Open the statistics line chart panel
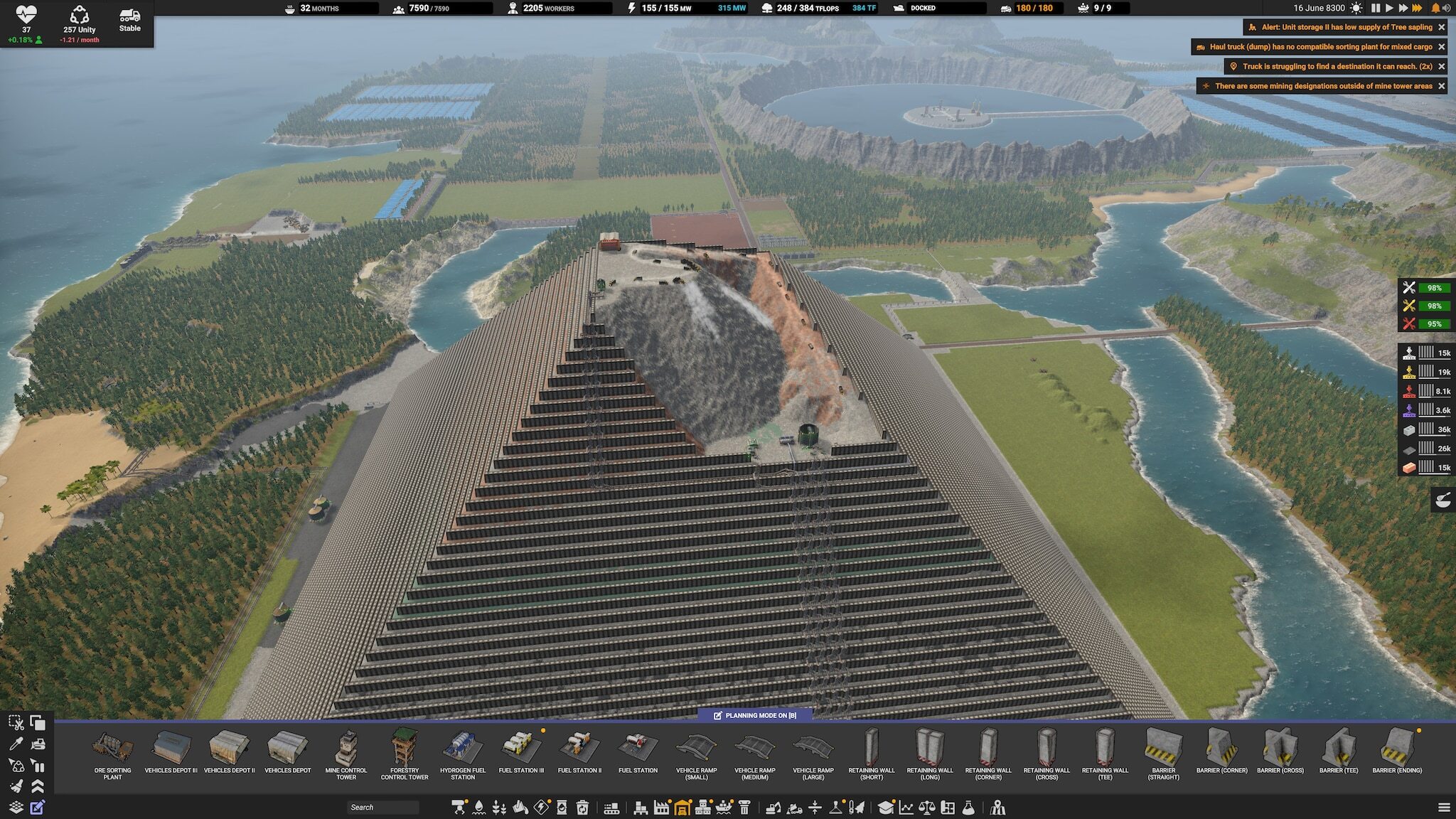Viewport: 1456px width, 819px height. (x=906, y=808)
